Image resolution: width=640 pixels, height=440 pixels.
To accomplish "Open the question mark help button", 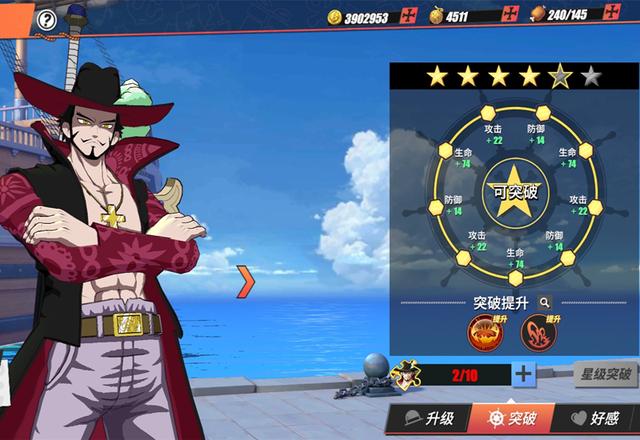I will (x=46, y=19).
